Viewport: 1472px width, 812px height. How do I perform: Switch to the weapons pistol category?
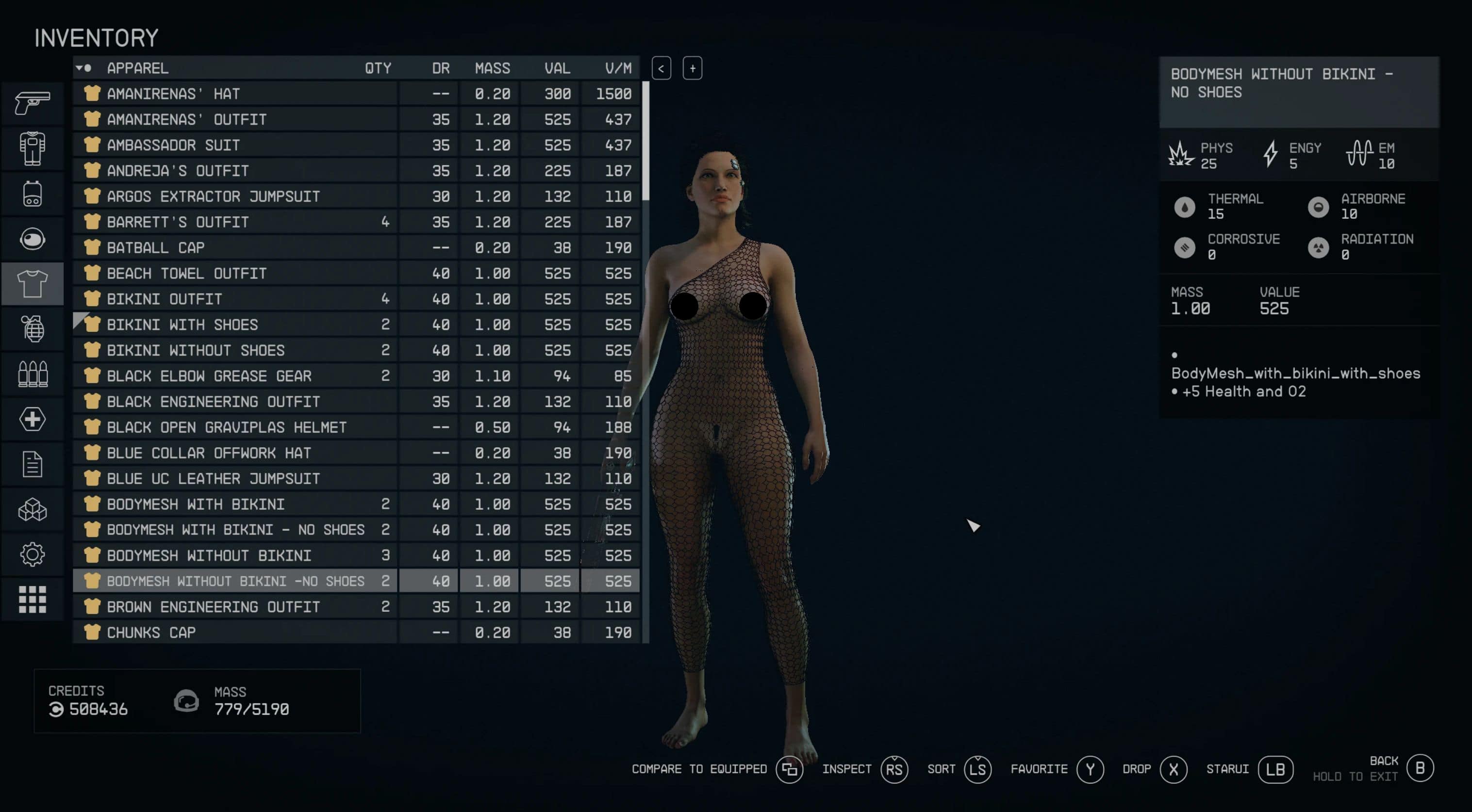click(x=33, y=103)
